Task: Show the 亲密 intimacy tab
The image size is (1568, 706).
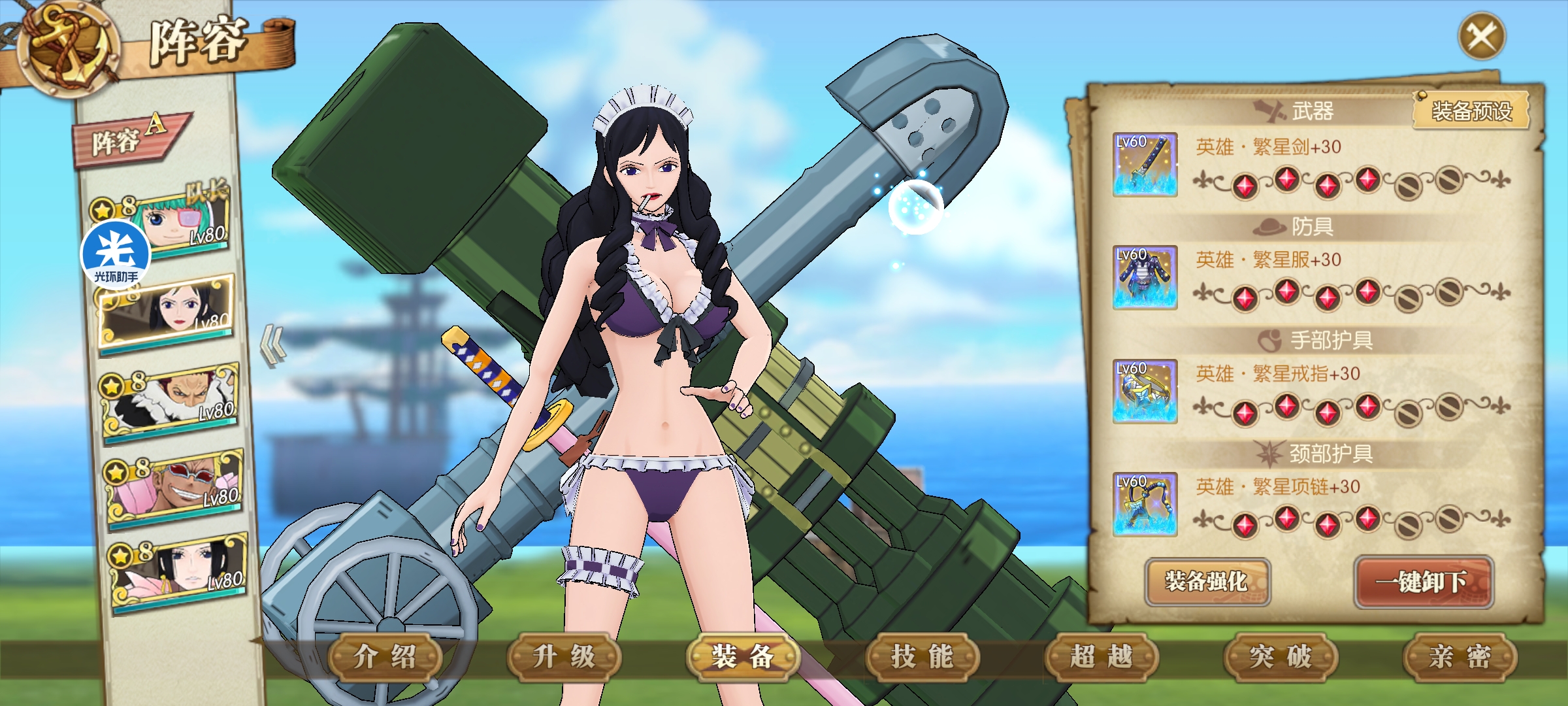Action: tap(1459, 656)
